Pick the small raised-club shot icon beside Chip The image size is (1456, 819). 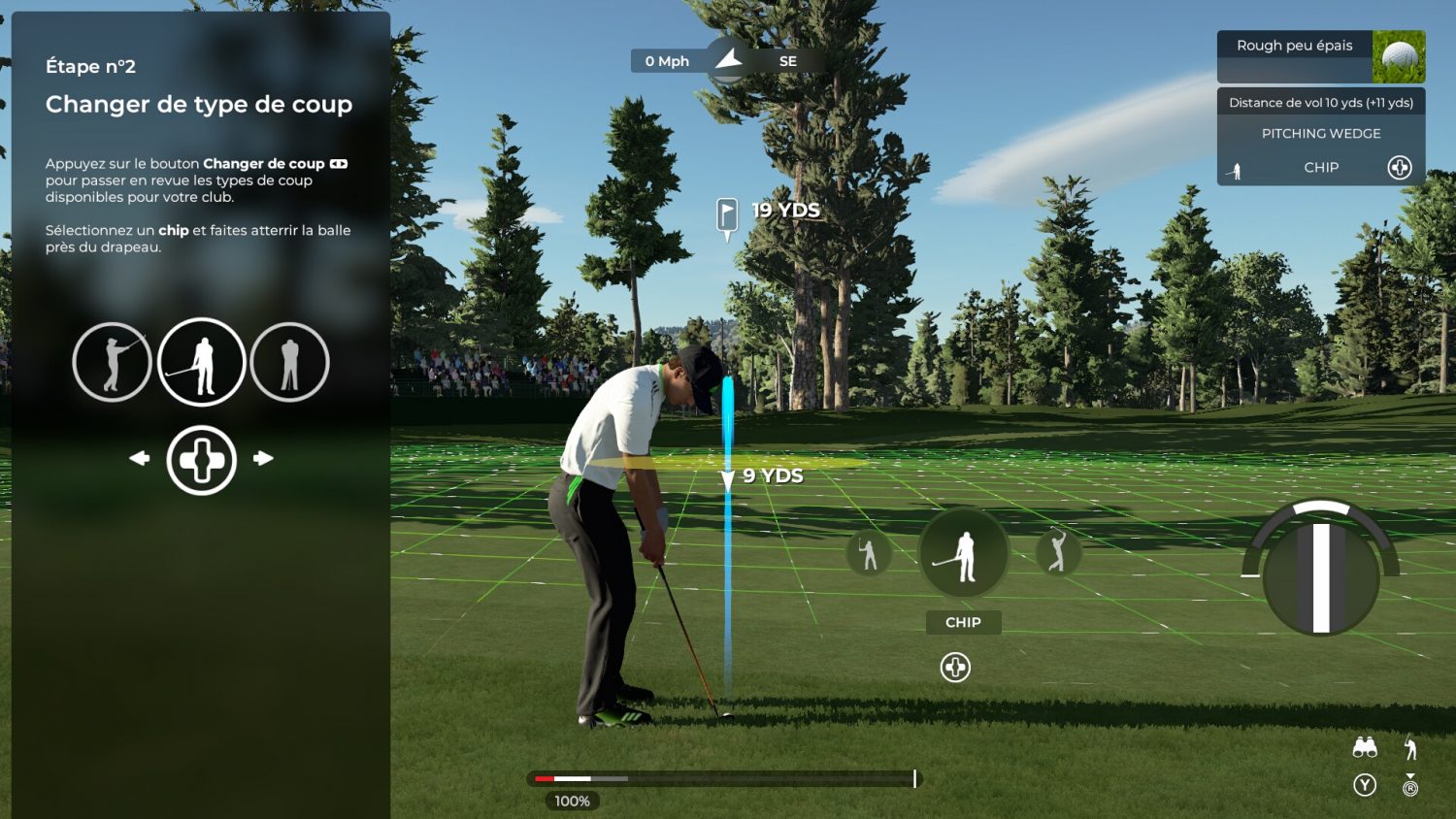869,554
